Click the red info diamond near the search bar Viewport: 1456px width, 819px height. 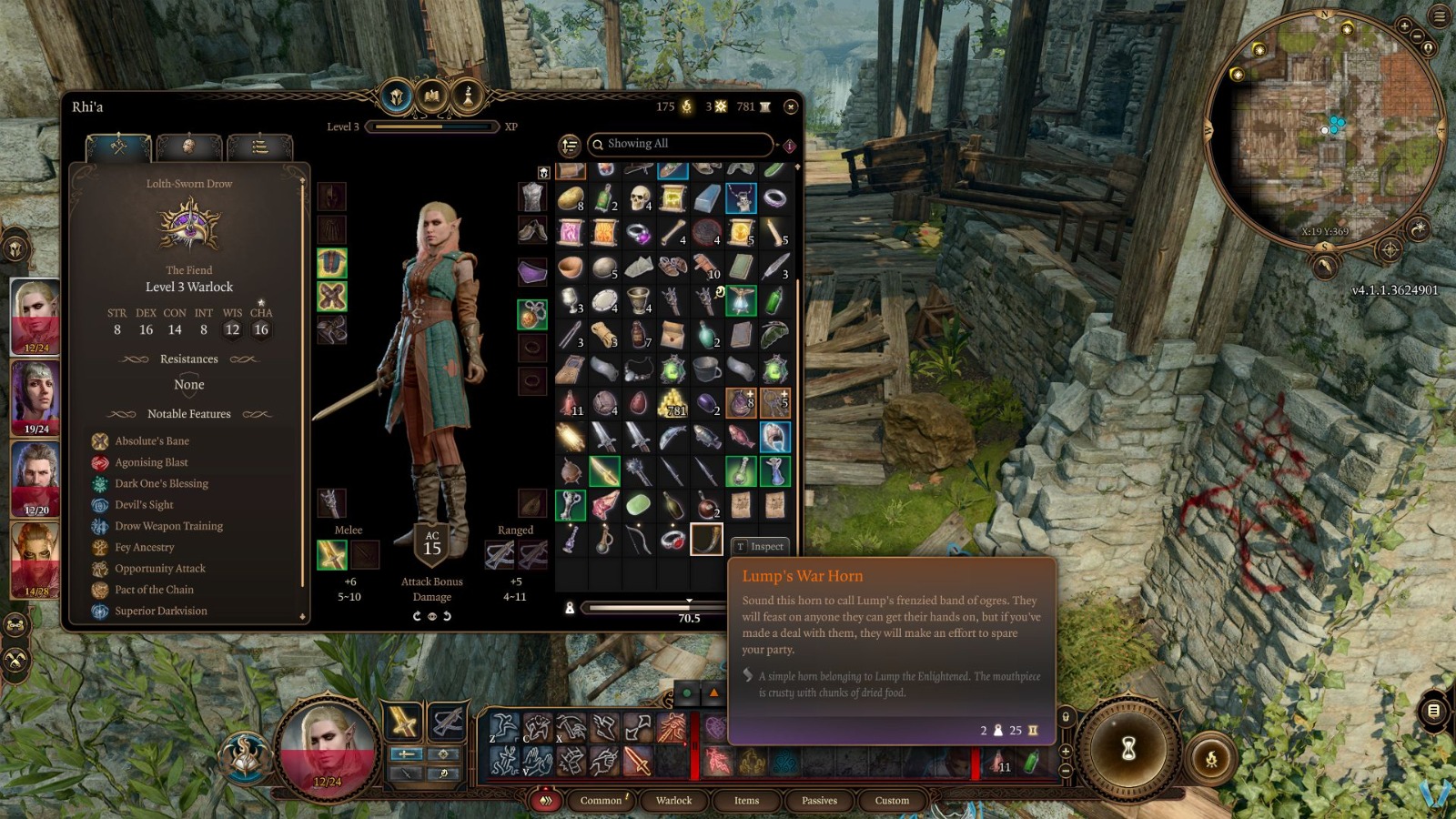pyautogui.click(x=789, y=143)
